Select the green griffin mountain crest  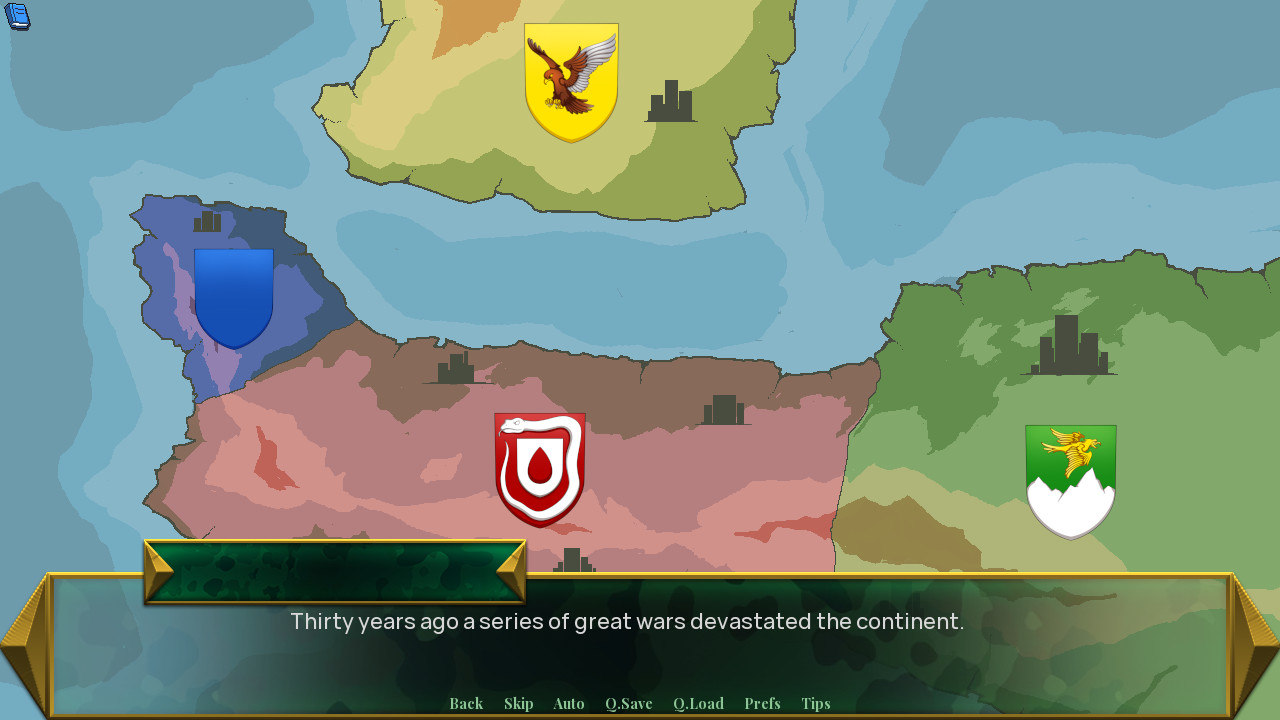[1070, 480]
